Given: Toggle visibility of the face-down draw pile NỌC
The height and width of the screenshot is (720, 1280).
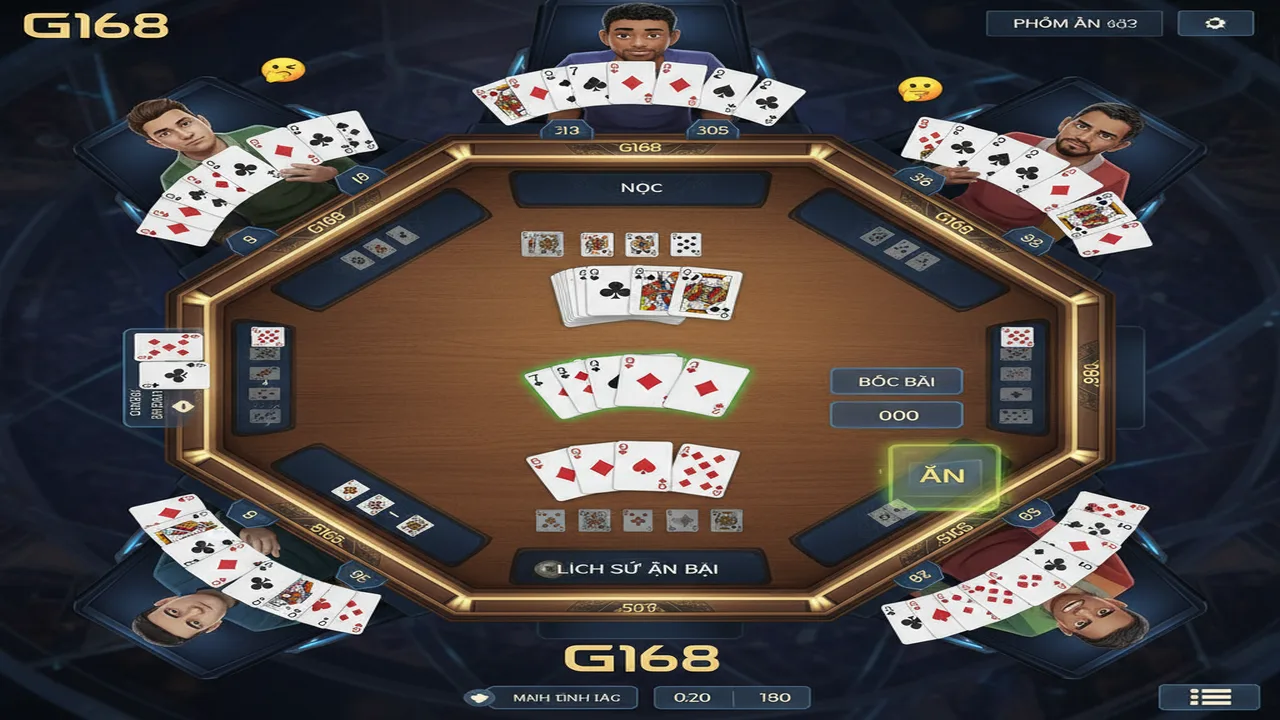Looking at the screenshot, I should [640, 187].
